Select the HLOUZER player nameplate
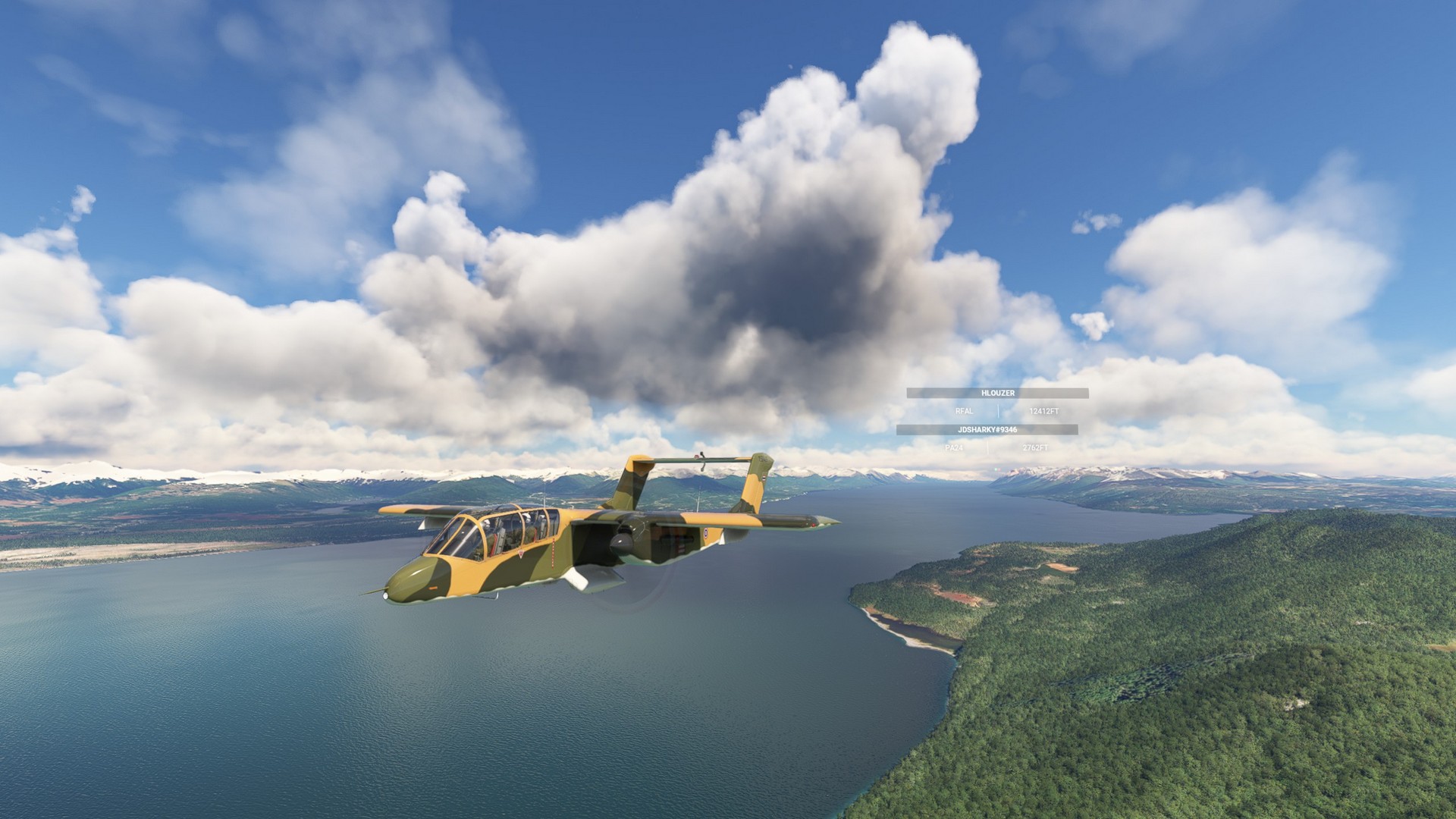Viewport: 1456px width, 819px height. pyautogui.click(x=997, y=393)
